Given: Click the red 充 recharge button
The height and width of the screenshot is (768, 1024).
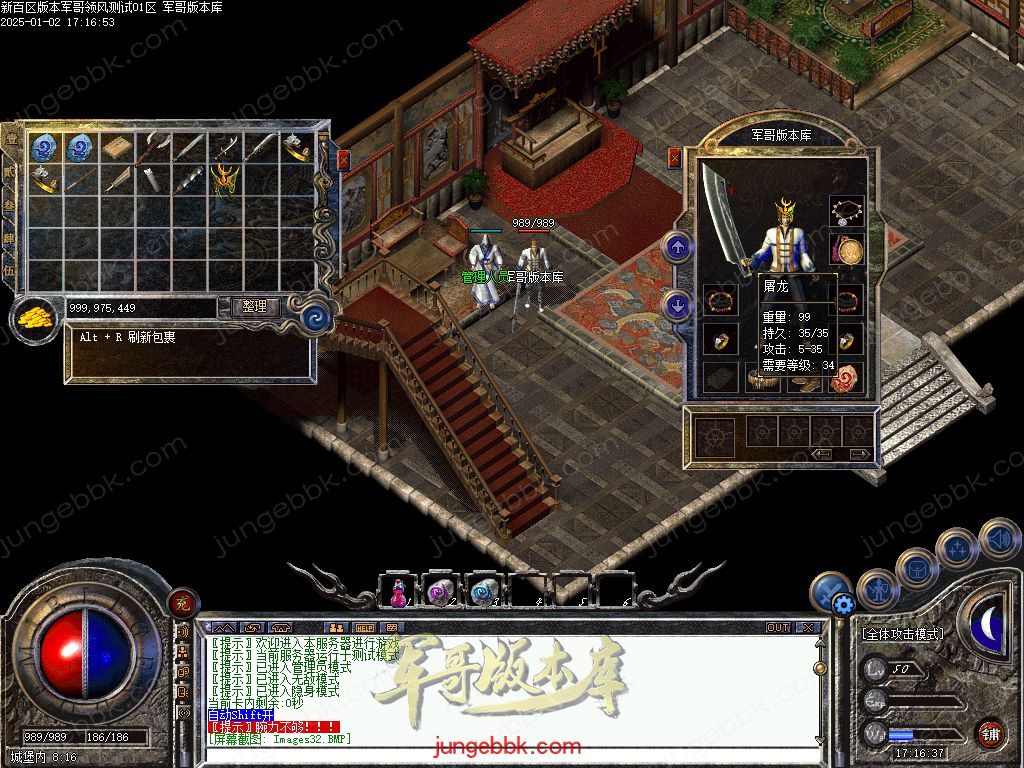Looking at the screenshot, I should point(183,602).
